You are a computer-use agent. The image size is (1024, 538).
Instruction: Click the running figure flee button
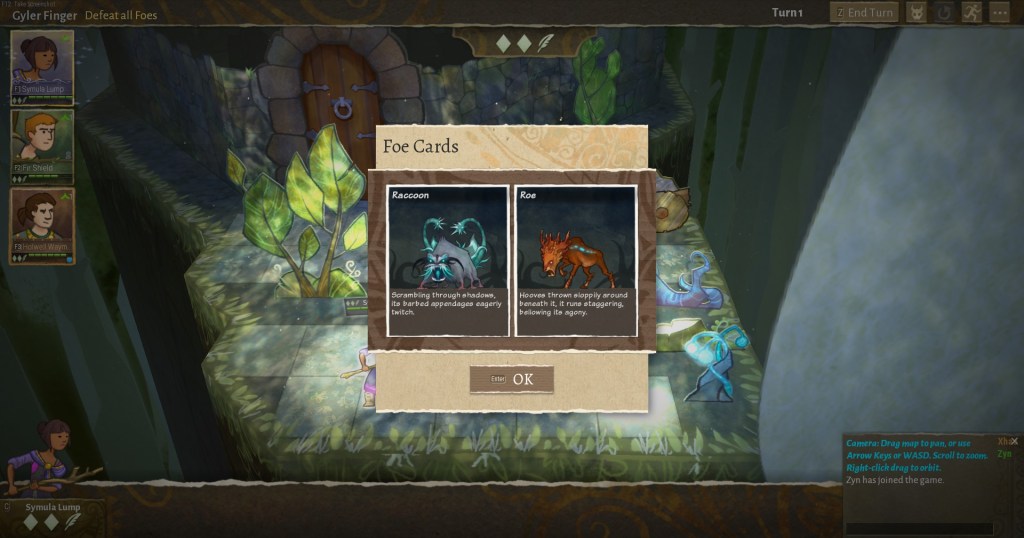971,13
